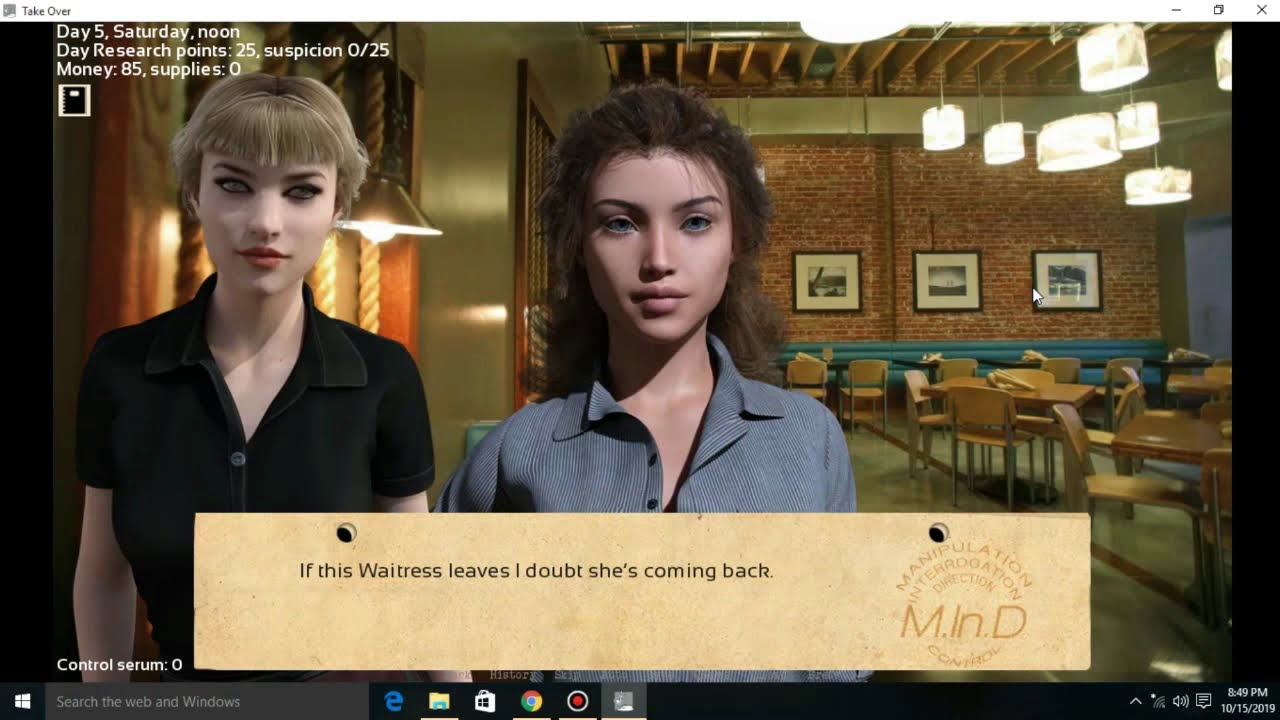Screen dimensions: 1280x720
Task: Open the dialogue History log
Action: (511, 676)
